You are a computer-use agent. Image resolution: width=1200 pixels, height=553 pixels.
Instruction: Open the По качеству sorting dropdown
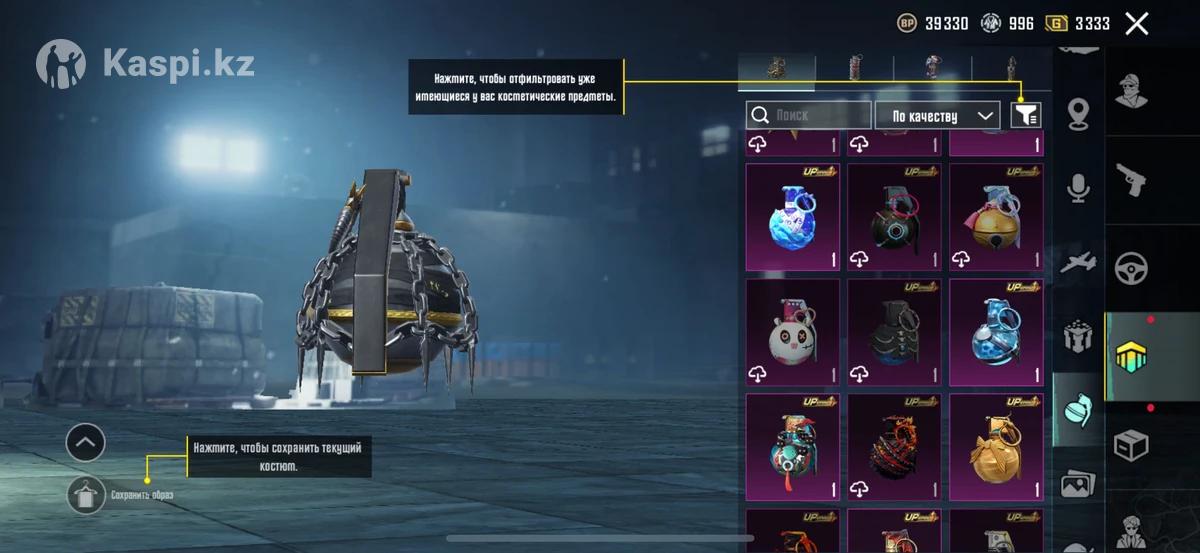tap(937, 115)
